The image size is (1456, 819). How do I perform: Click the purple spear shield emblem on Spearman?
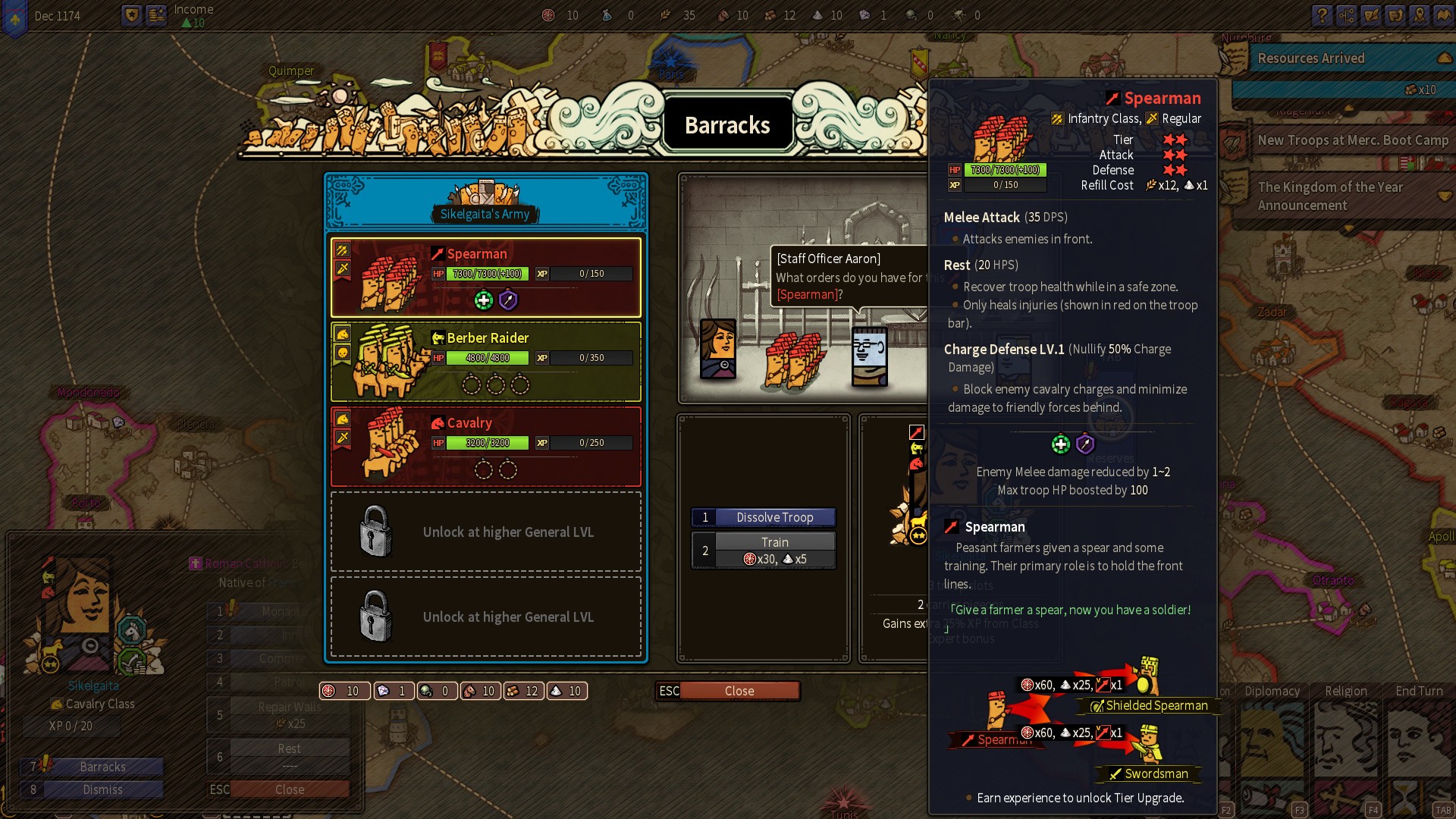pos(507,301)
